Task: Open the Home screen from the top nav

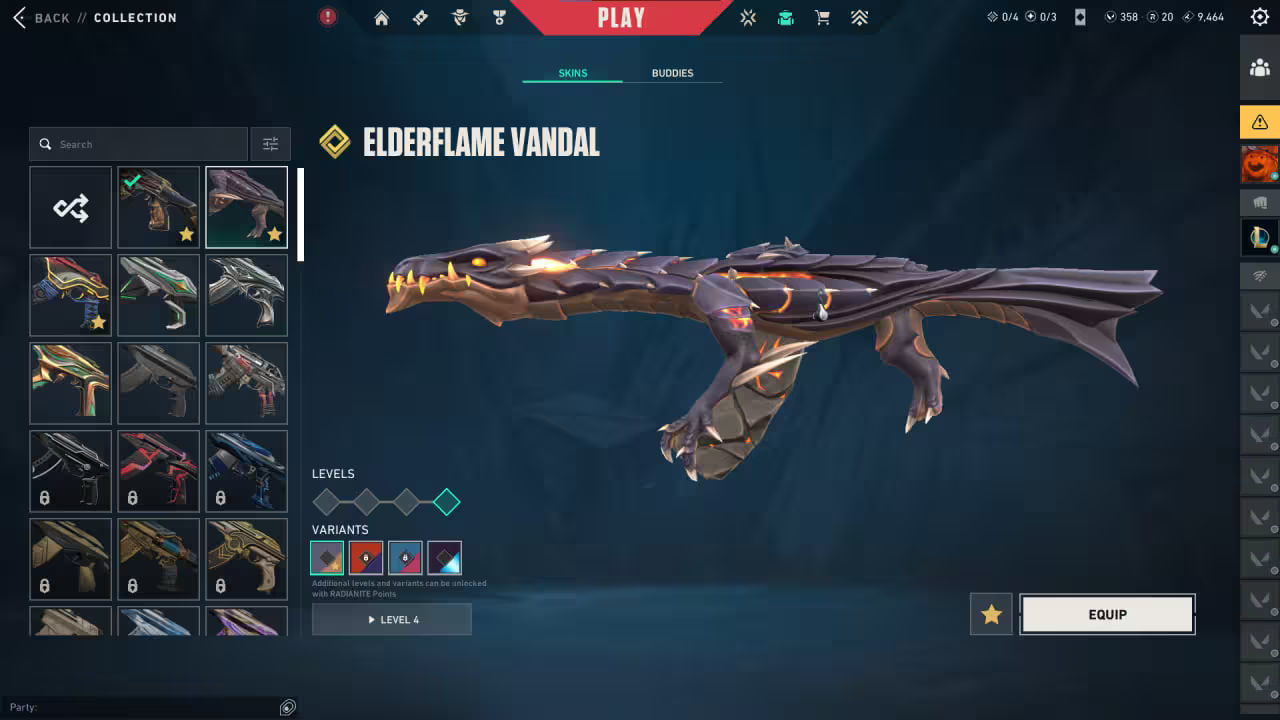Action: coord(381,17)
